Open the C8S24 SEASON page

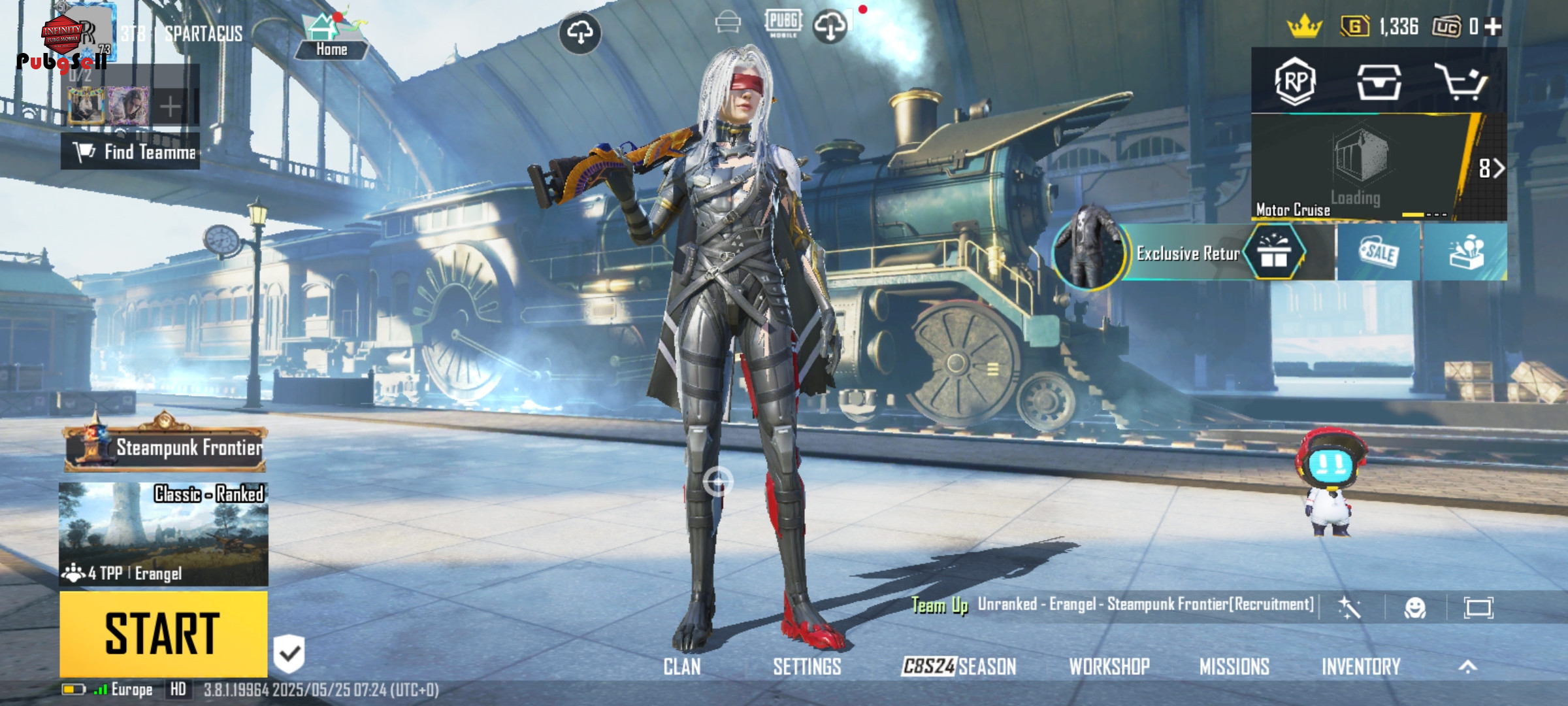[x=958, y=667]
